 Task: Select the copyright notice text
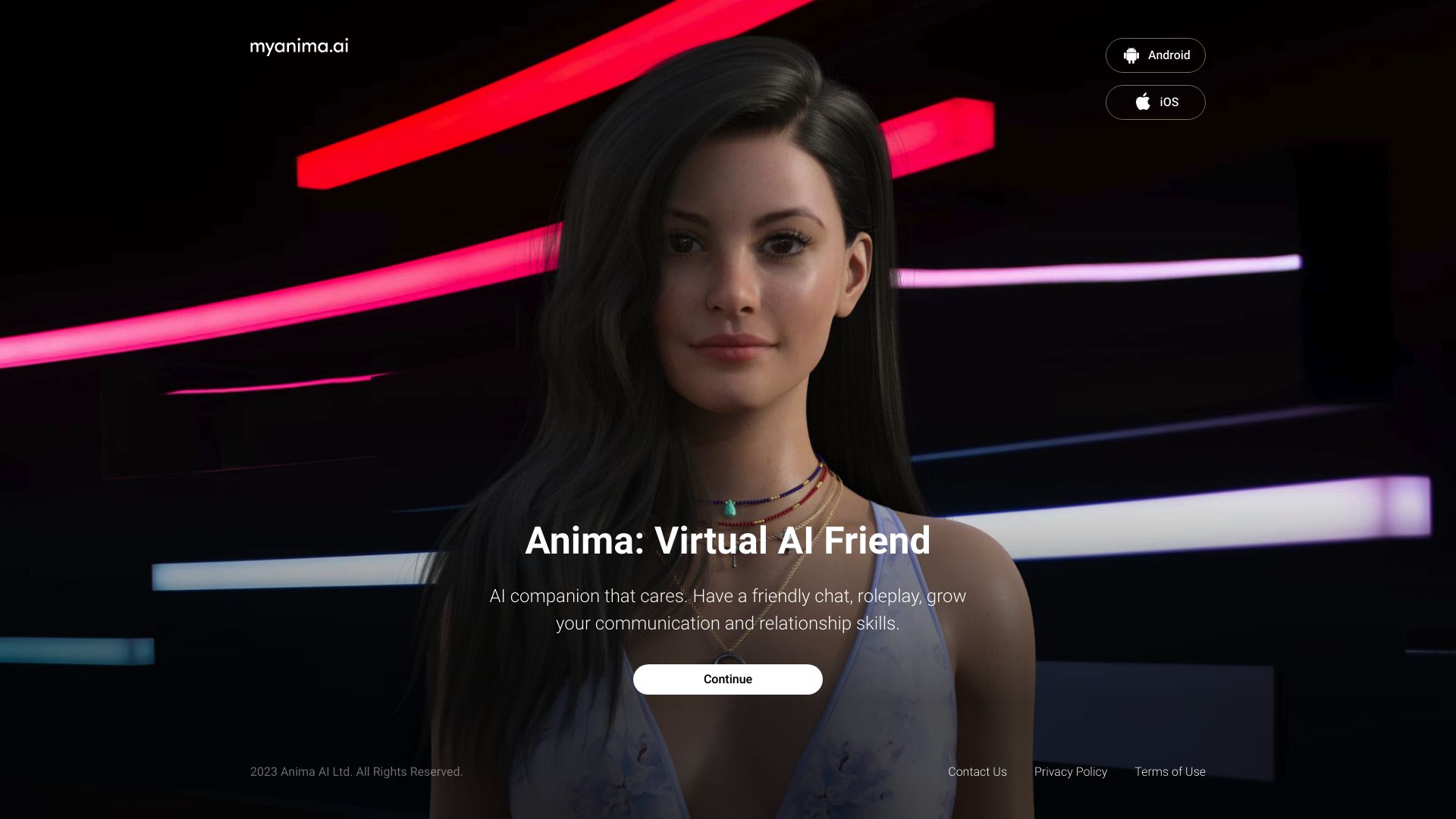(356, 771)
